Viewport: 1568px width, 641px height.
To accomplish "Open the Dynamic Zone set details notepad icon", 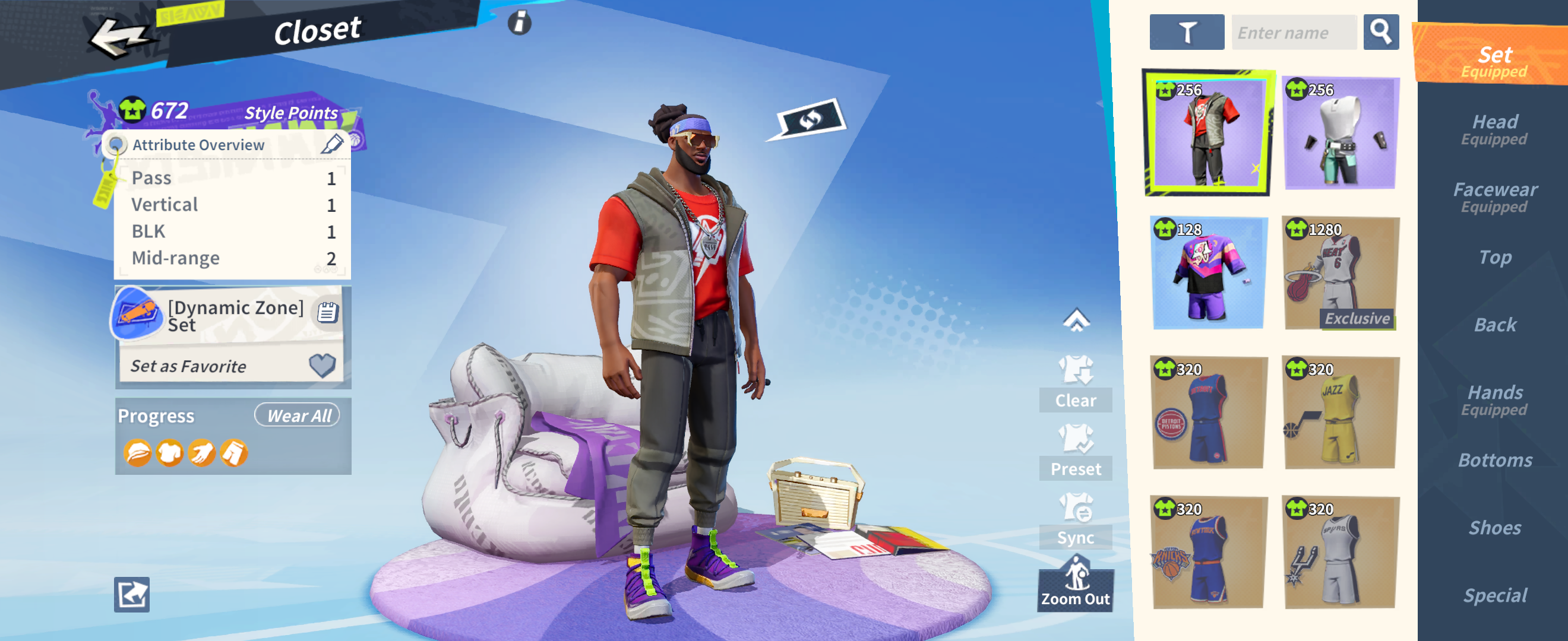I will [x=328, y=312].
